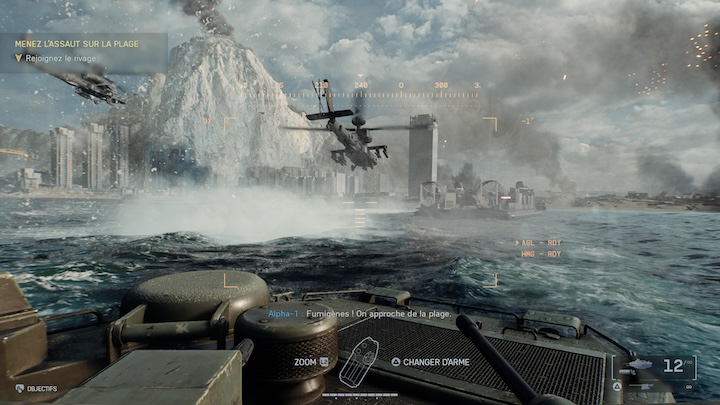The image size is (720, 405).
Task: Open the mission objective tracker panel
Action: 82,50
